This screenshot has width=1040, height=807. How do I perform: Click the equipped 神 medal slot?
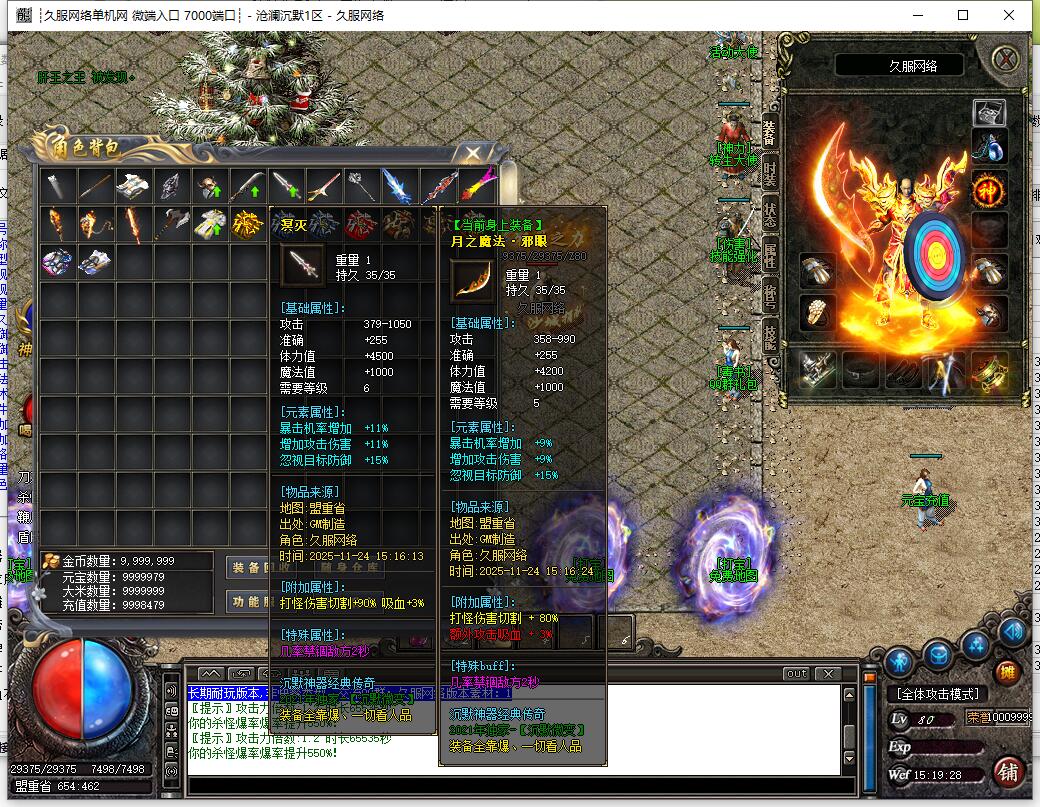coord(989,189)
